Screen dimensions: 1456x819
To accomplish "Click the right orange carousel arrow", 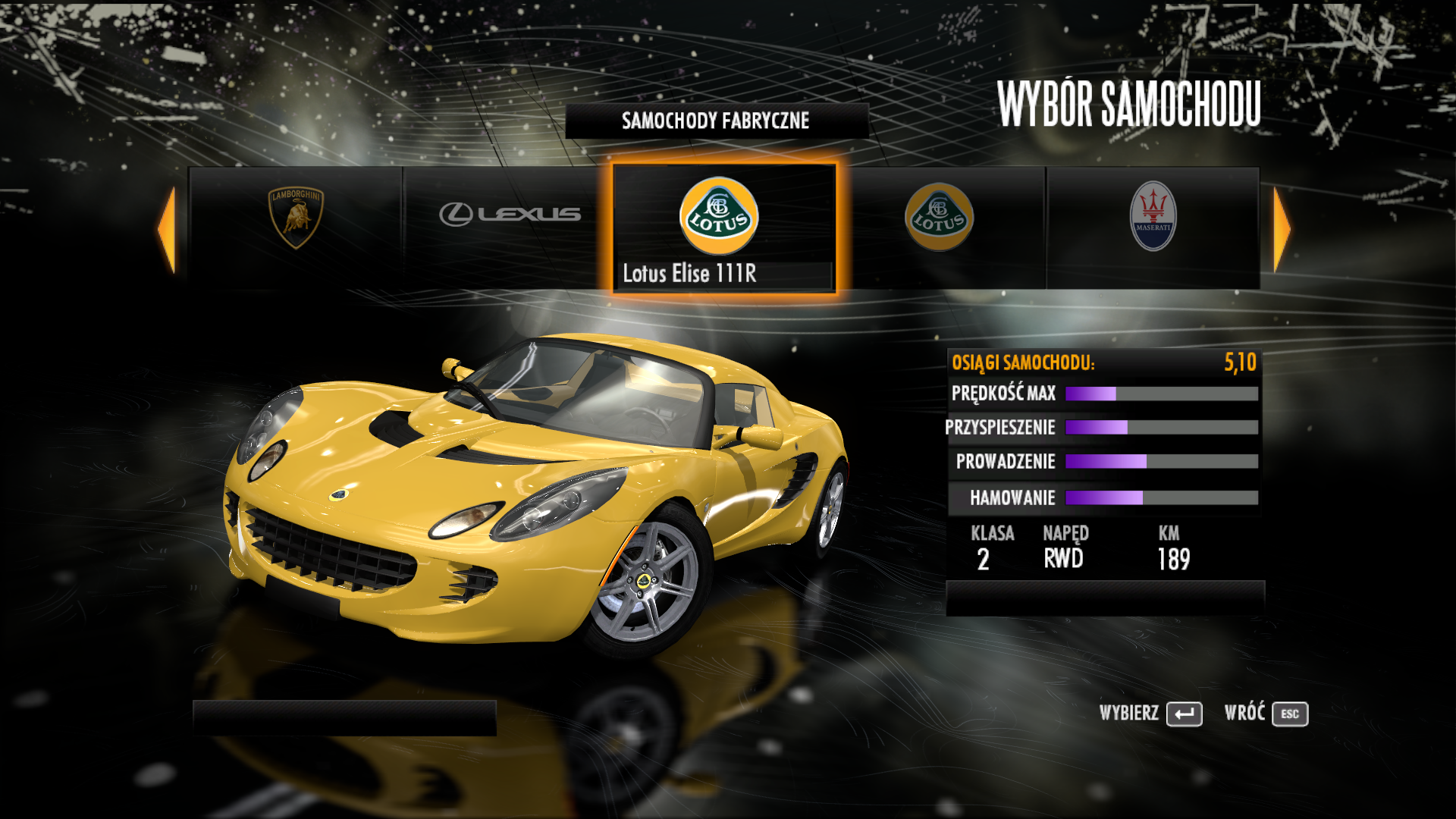I will tap(1282, 229).
